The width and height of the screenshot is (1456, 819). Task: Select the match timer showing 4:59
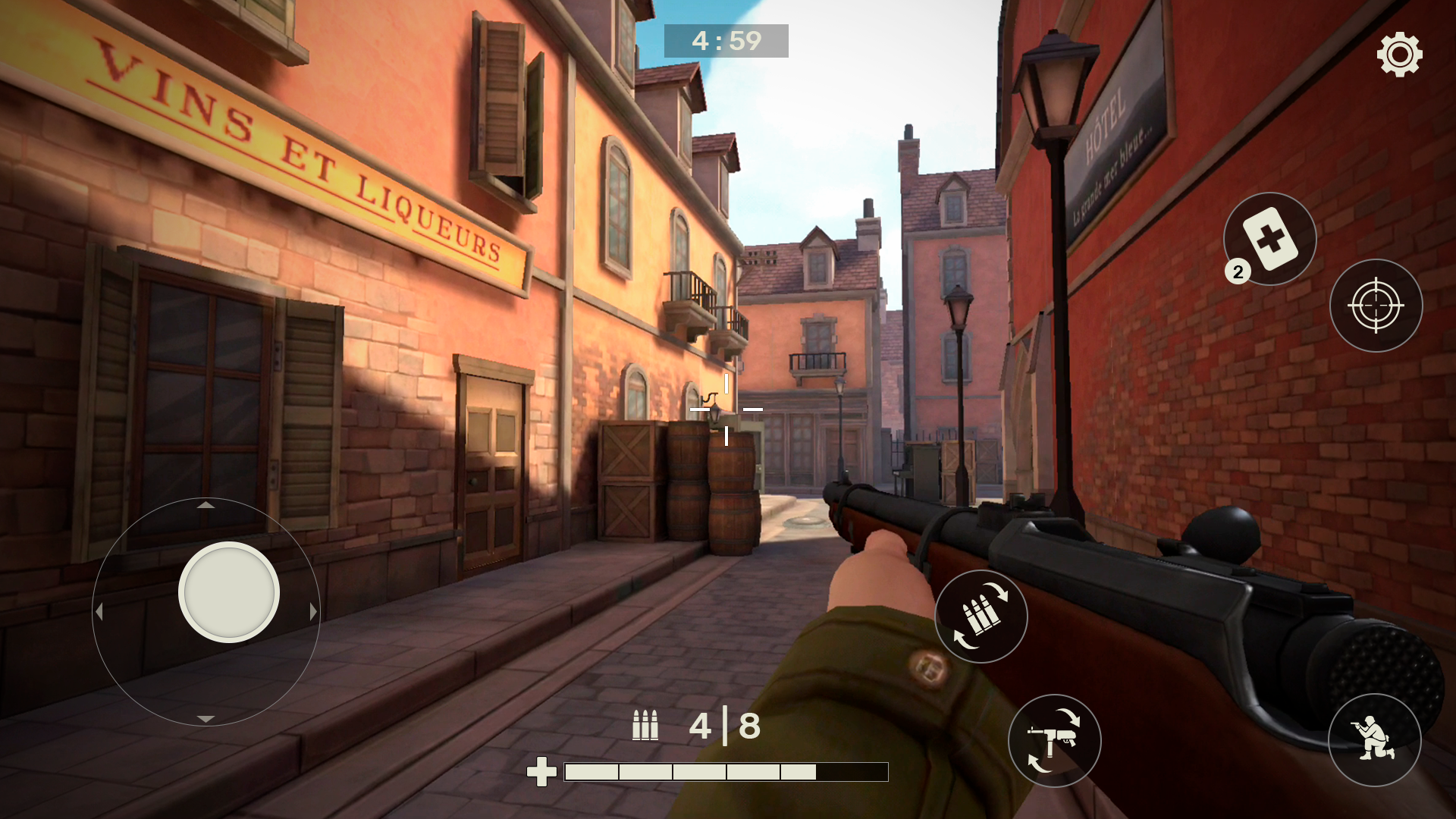pos(726,42)
